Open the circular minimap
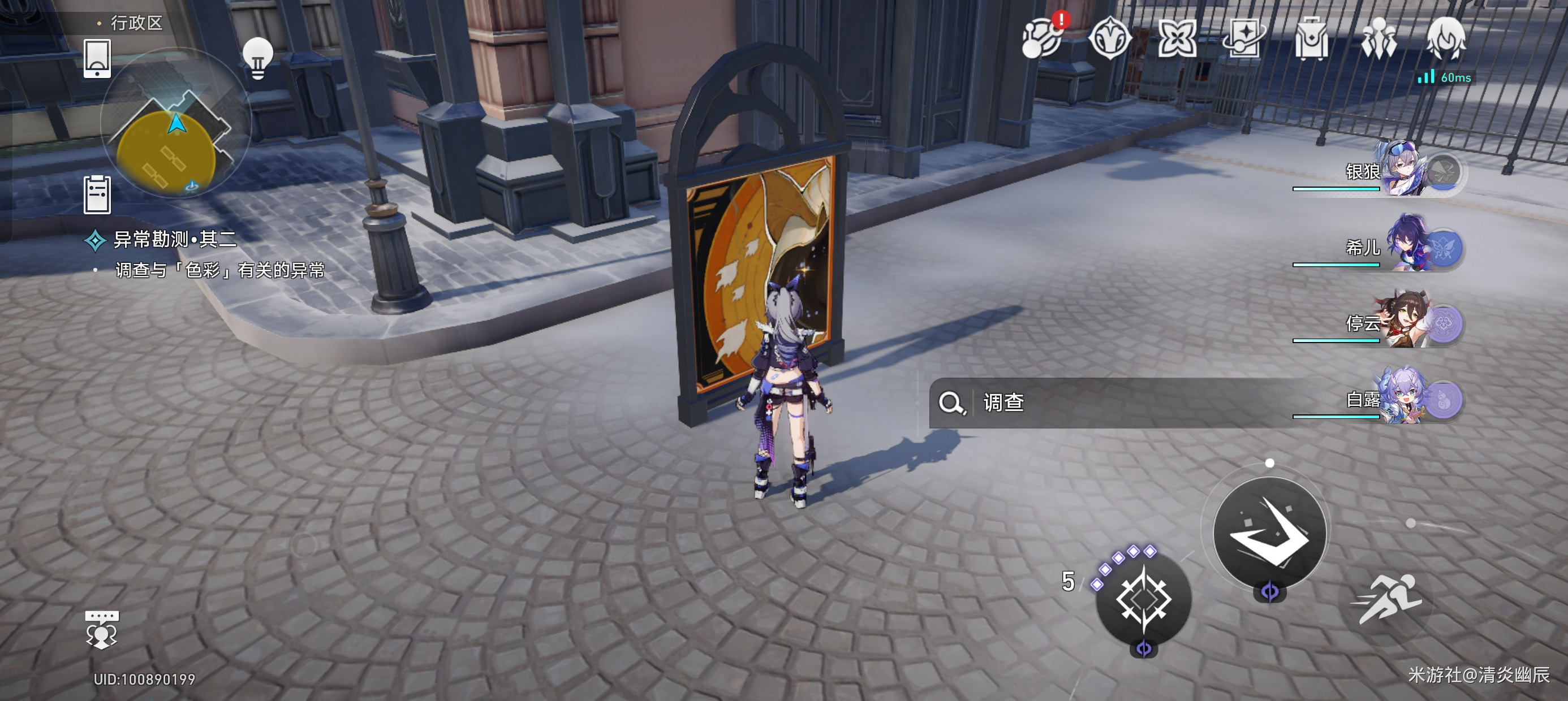Viewport: 1568px width, 701px height. (x=175, y=125)
